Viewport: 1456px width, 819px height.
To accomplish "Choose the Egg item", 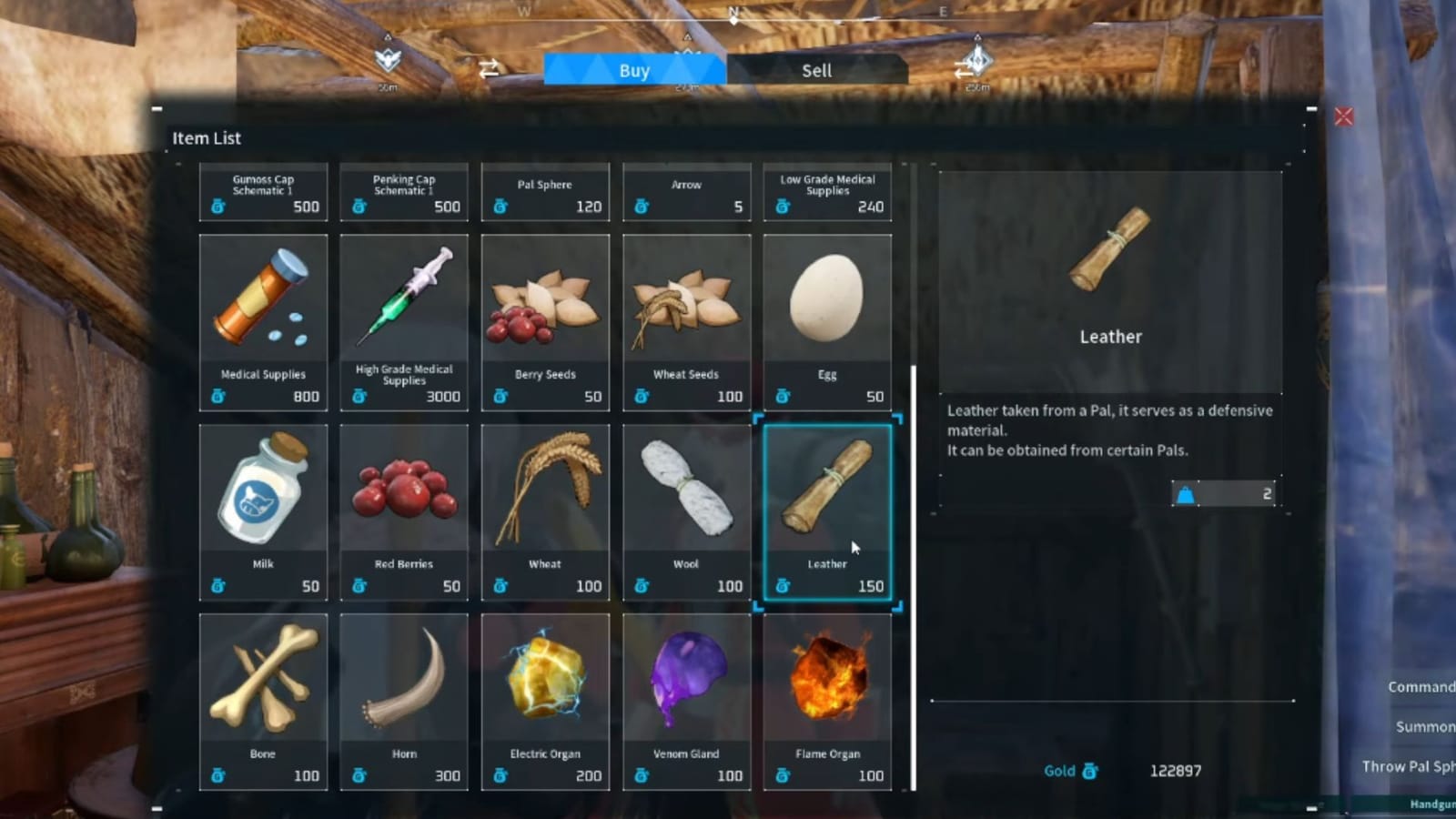I will coord(827,318).
